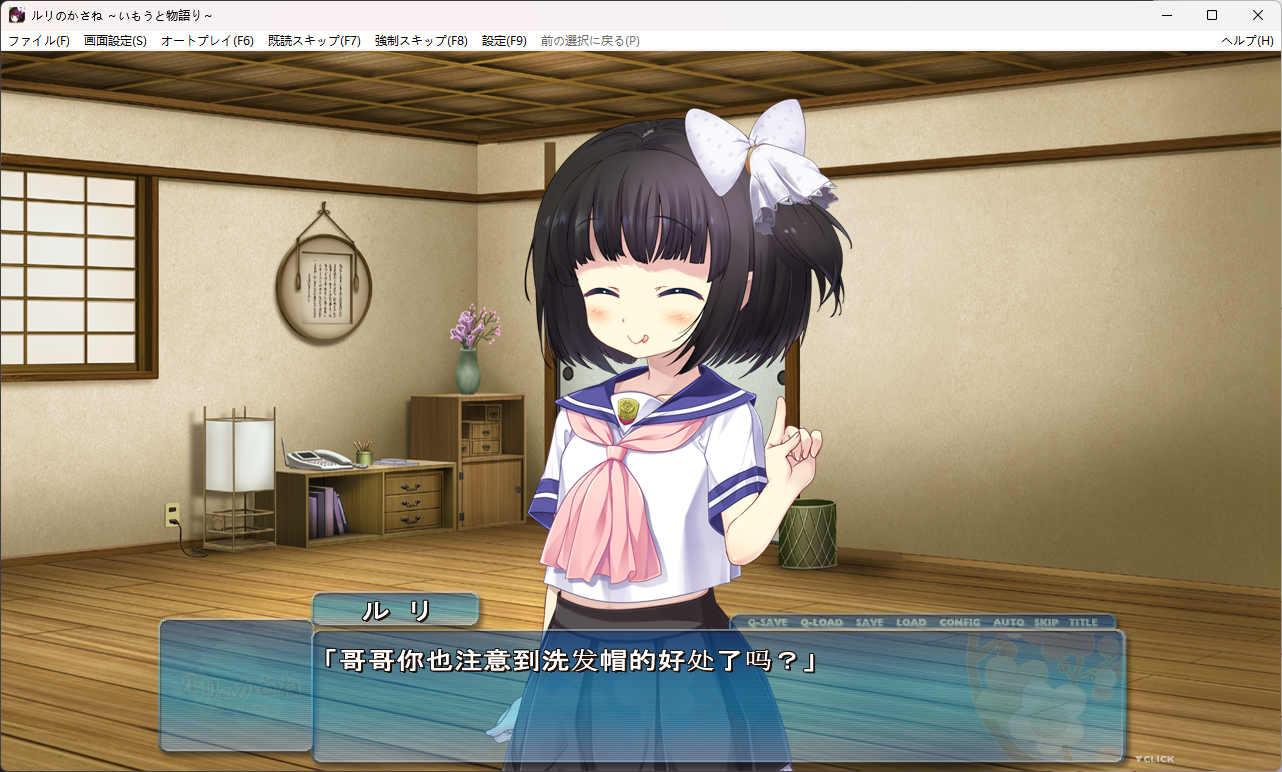Open the SAVE screen

click(869, 622)
